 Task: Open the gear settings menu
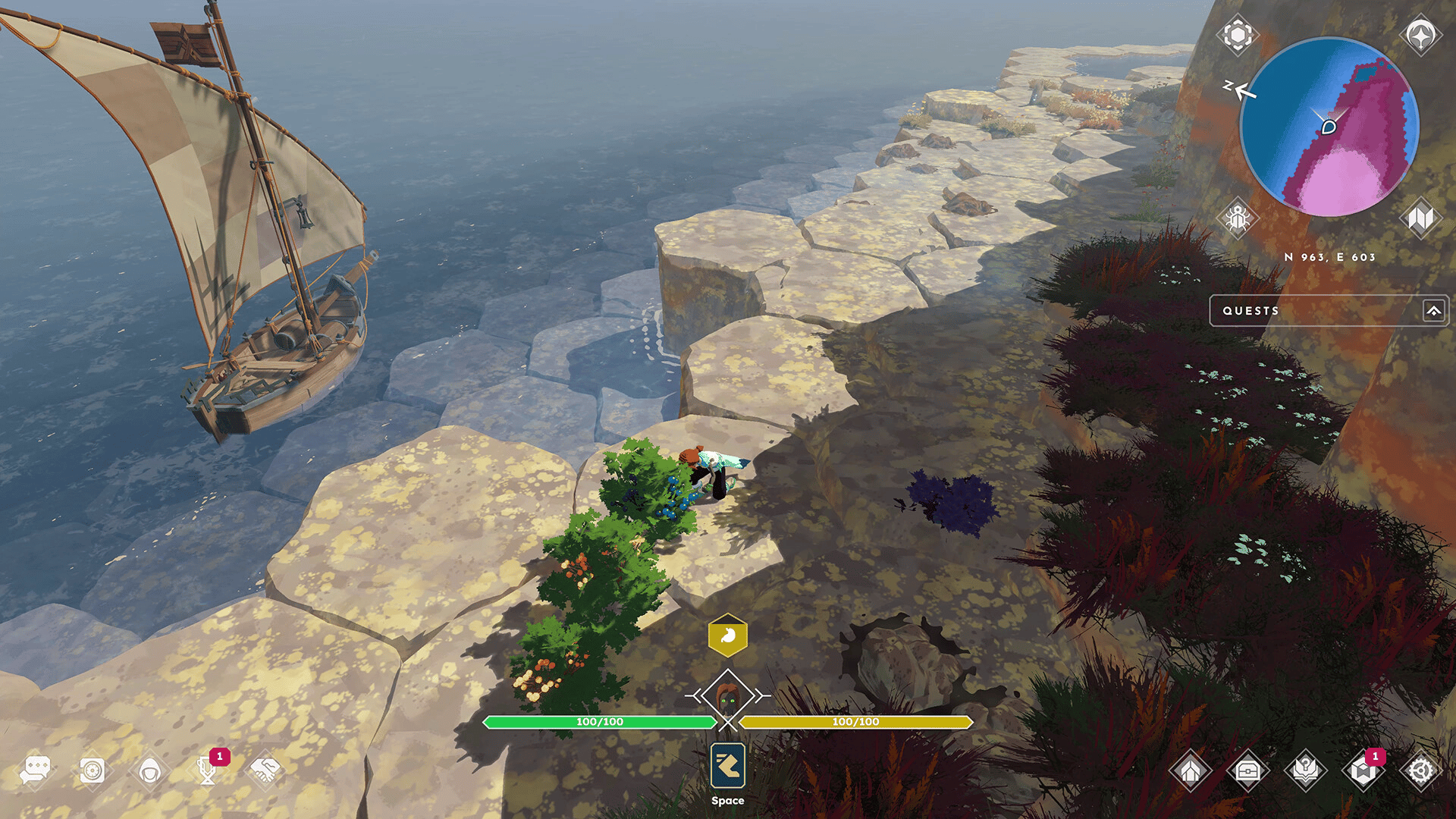pos(1420,771)
